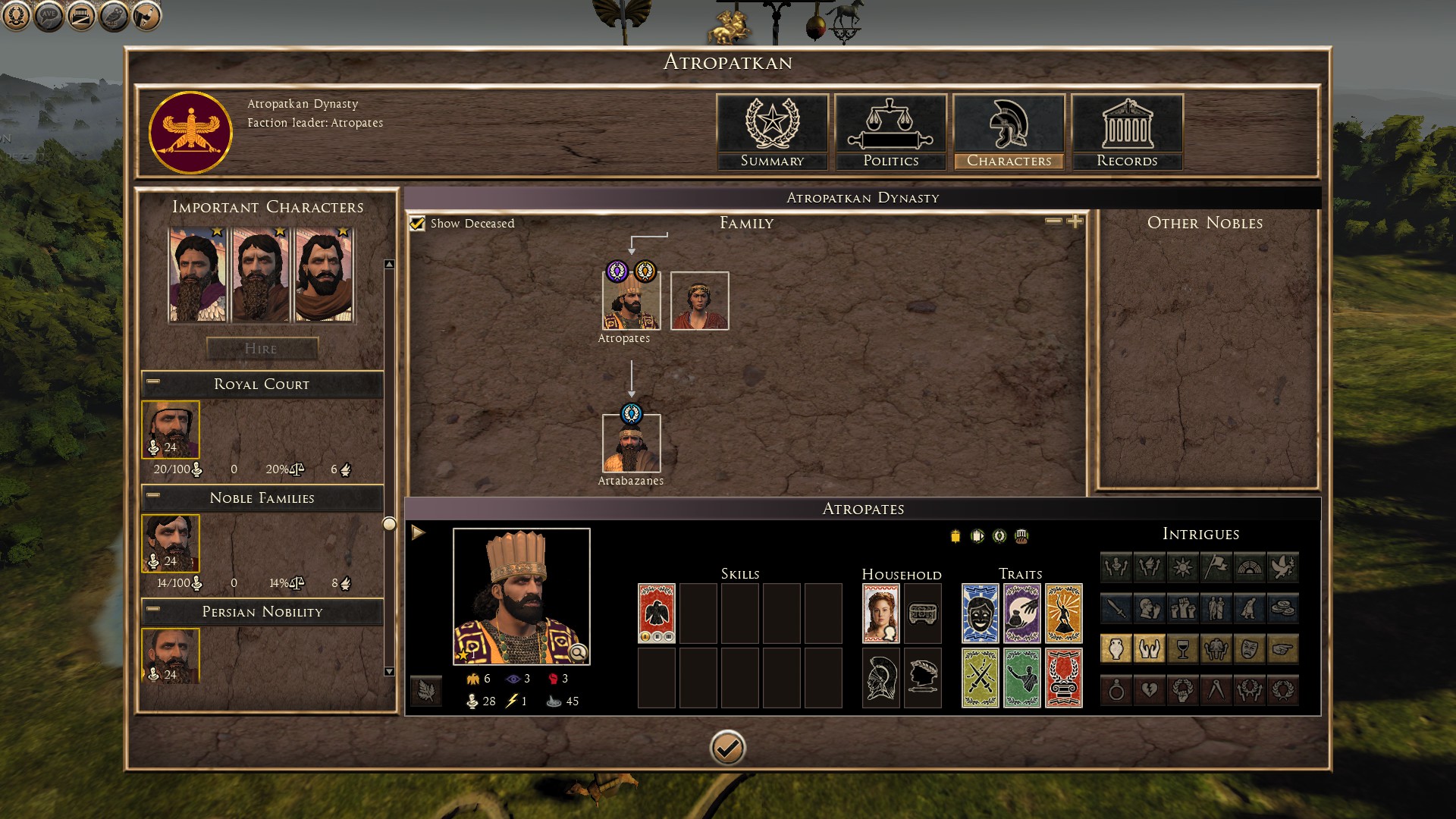Select Atropates in the family tree
Image resolution: width=1456 pixels, height=819 pixels.
click(631, 301)
